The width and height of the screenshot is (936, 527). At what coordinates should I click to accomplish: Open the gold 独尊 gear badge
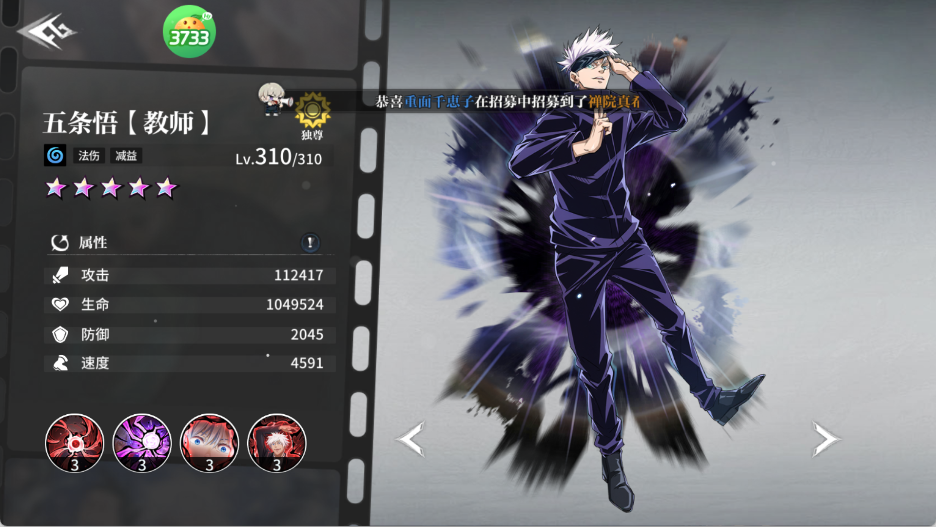pyautogui.click(x=313, y=111)
